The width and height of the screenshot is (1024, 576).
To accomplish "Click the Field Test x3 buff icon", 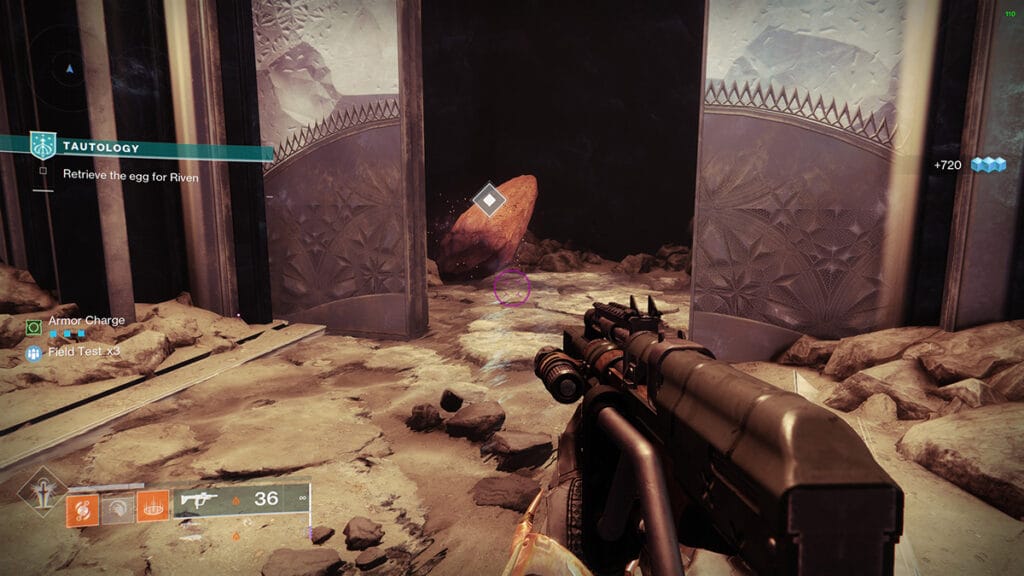I will coord(34,352).
